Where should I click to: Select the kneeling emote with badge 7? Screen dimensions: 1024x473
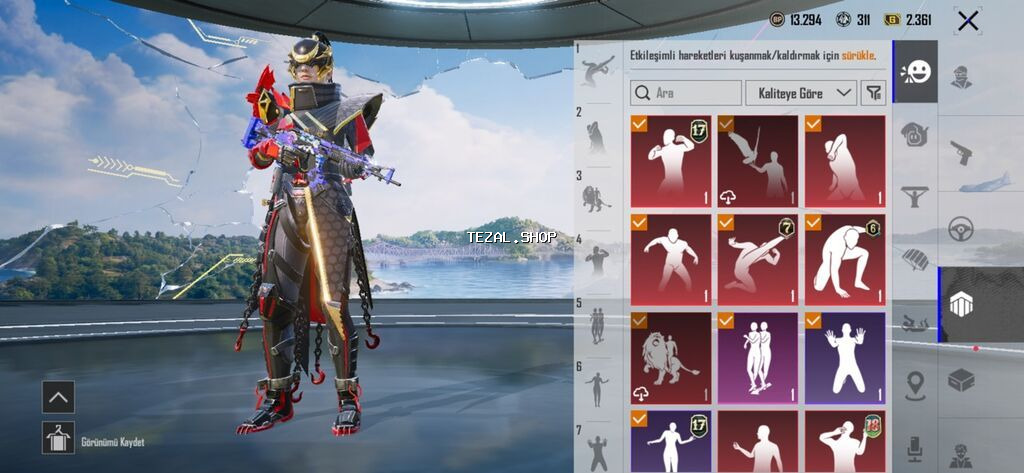tap(757, 259)
